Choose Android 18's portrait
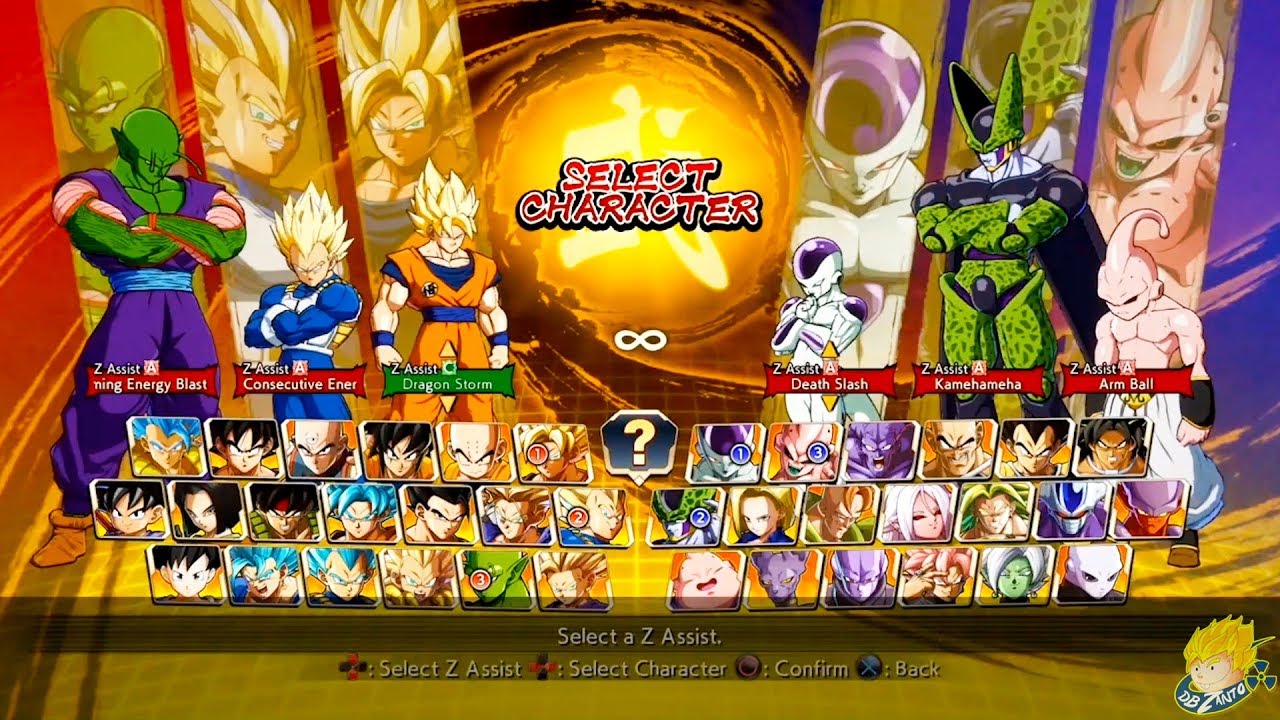Image resolution: width=1280 pixels, height=720 pixels. pyautogui.click(x=762, y=515)
